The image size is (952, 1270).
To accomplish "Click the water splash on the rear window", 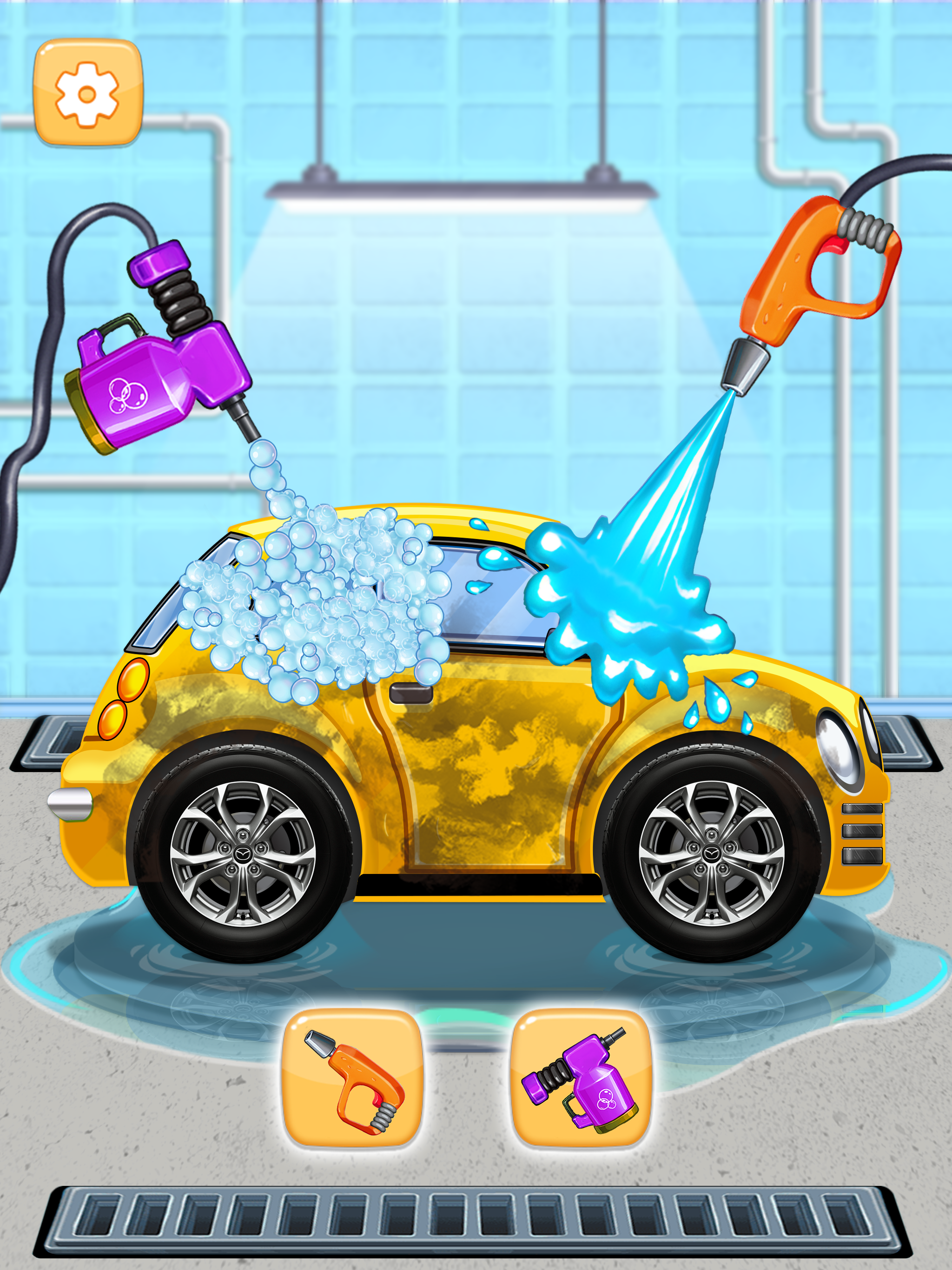I will click(626, 620).
